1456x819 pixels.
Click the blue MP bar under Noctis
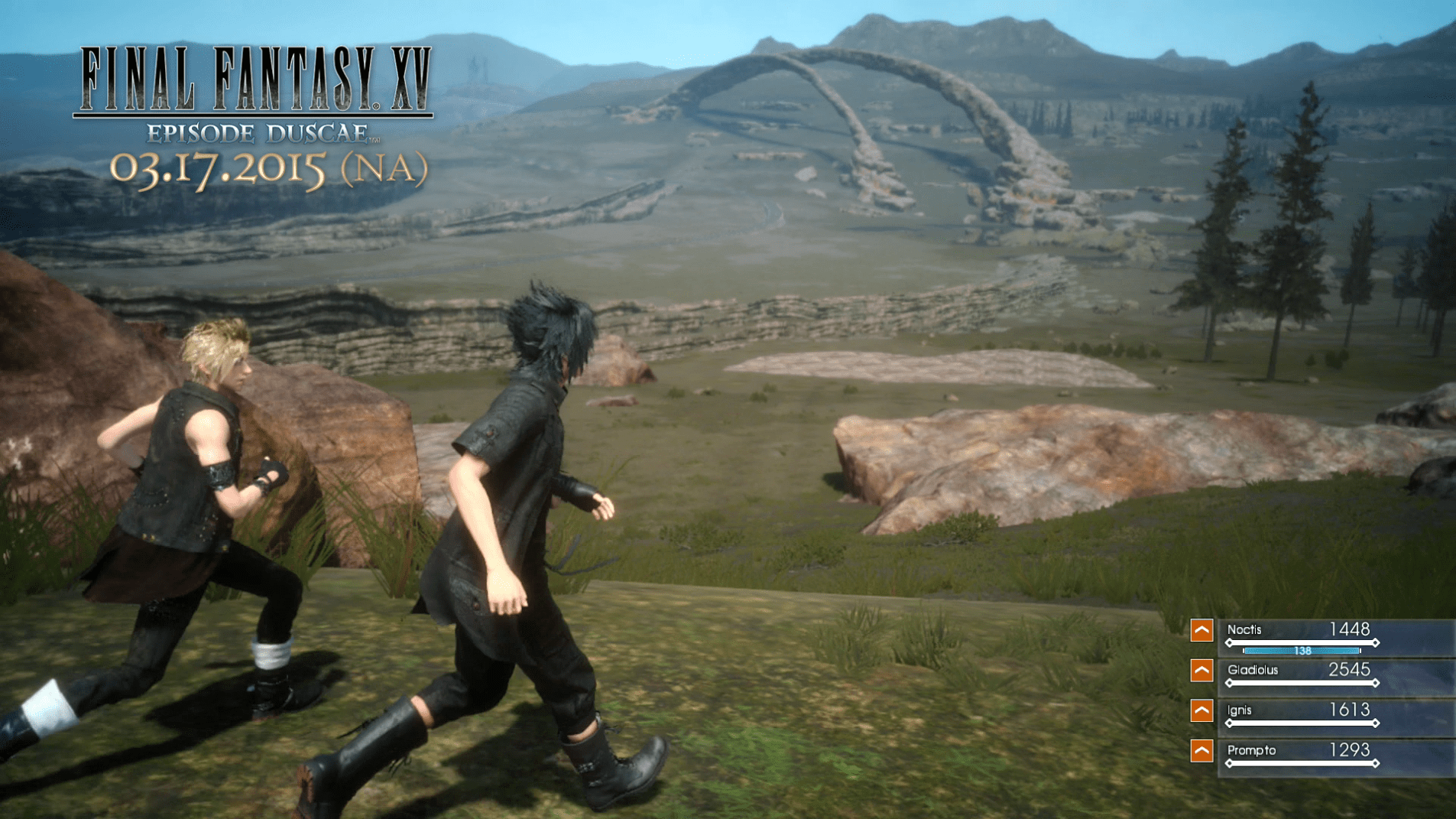point(1302,652)
